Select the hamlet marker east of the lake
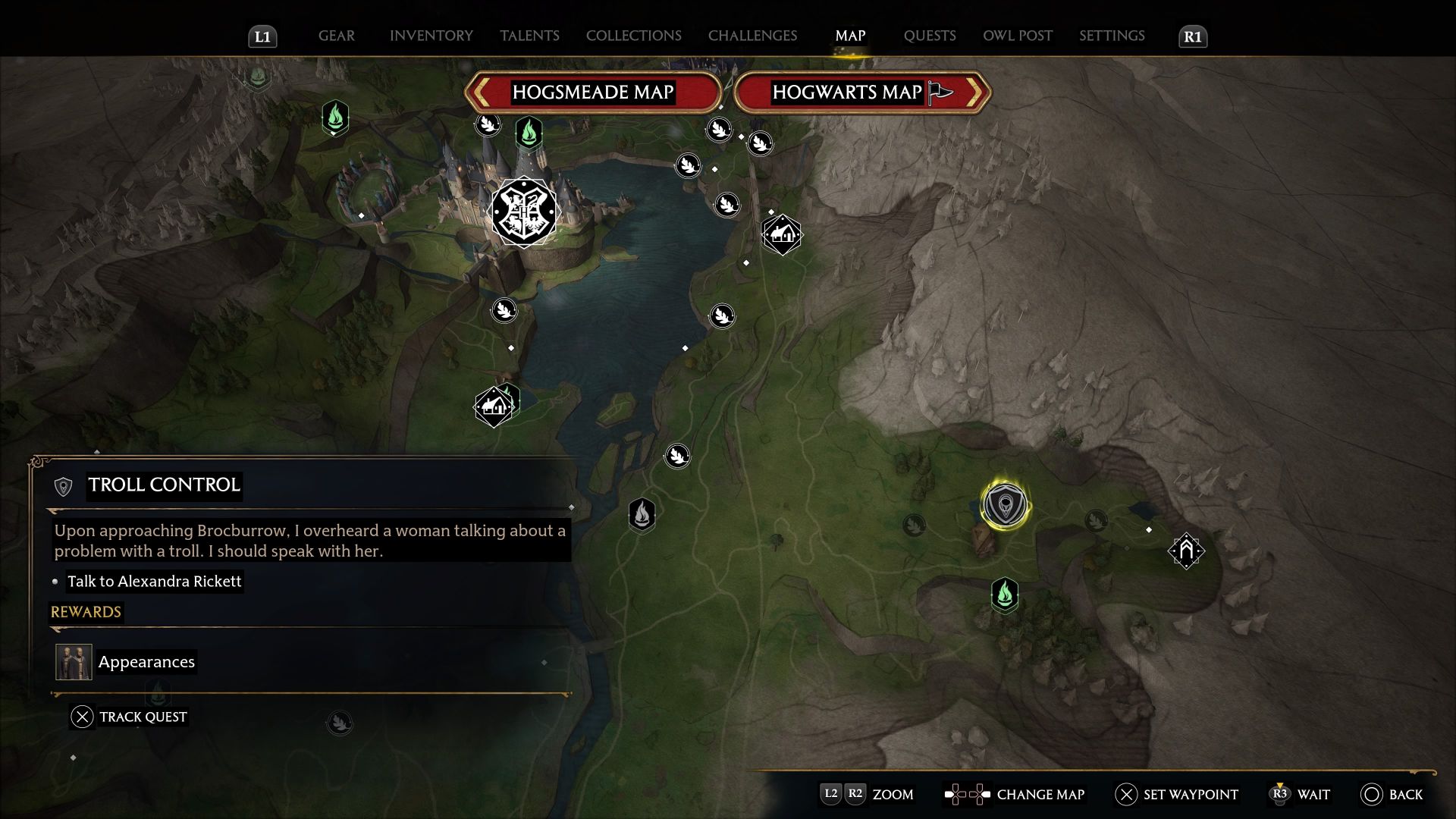1456x819 pixels. 781,234
